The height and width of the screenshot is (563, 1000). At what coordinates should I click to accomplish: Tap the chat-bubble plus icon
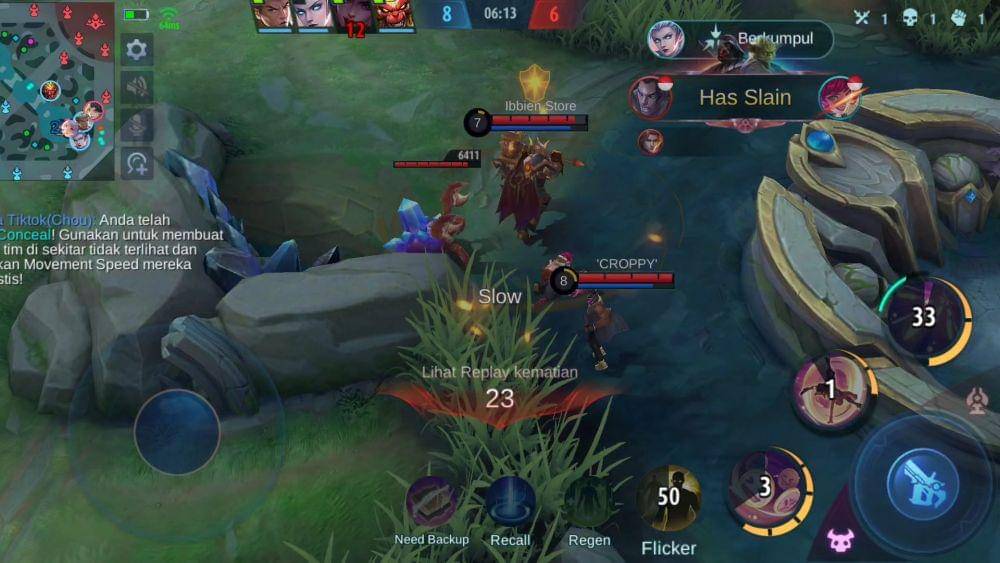[137, 162]
